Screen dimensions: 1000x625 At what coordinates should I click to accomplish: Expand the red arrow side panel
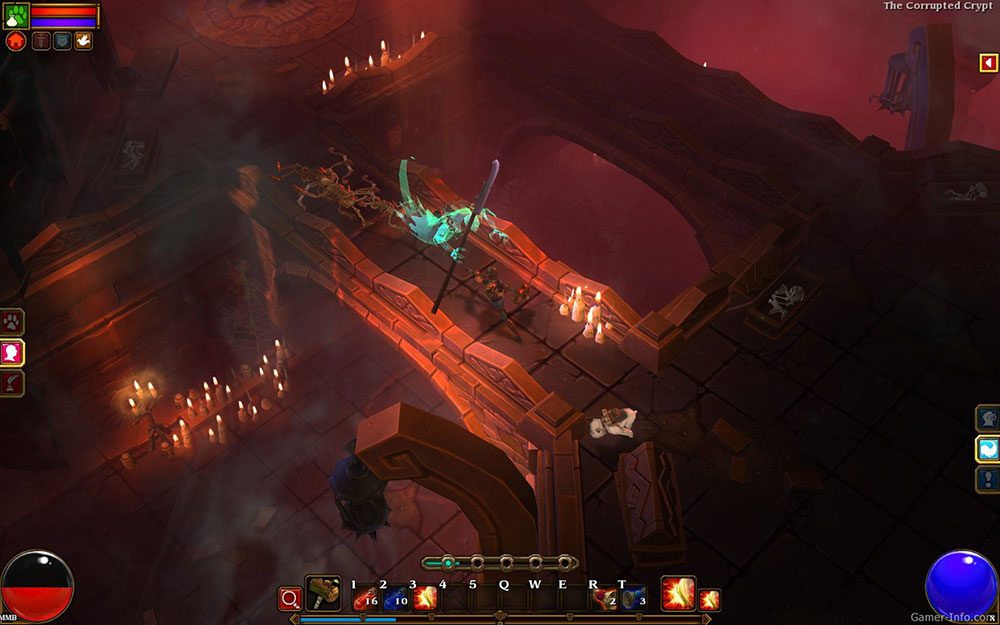click(x=989, y=63)
